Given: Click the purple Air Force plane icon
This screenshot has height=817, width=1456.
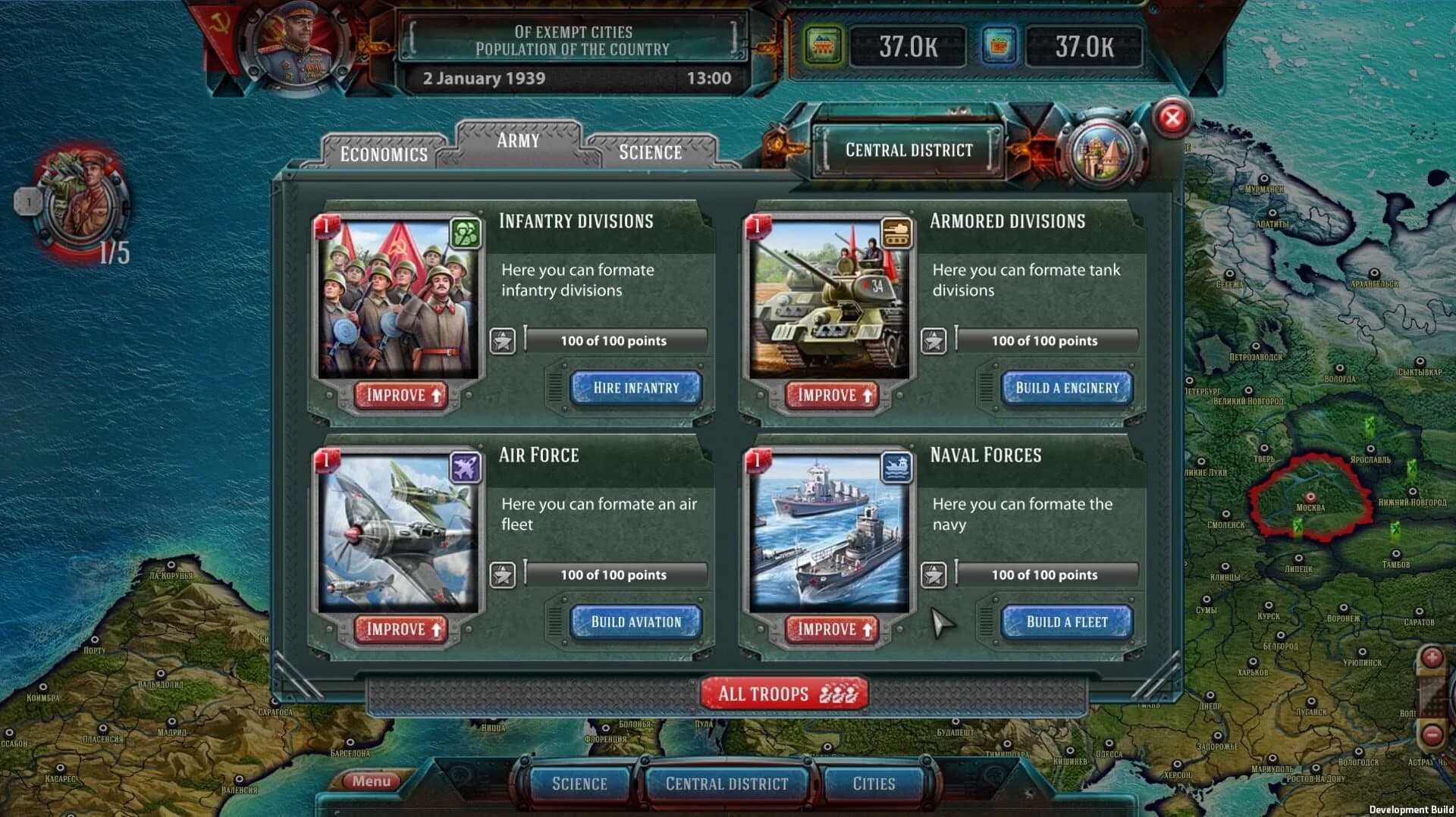Looking at the screenshot, I should coord(465,467).
